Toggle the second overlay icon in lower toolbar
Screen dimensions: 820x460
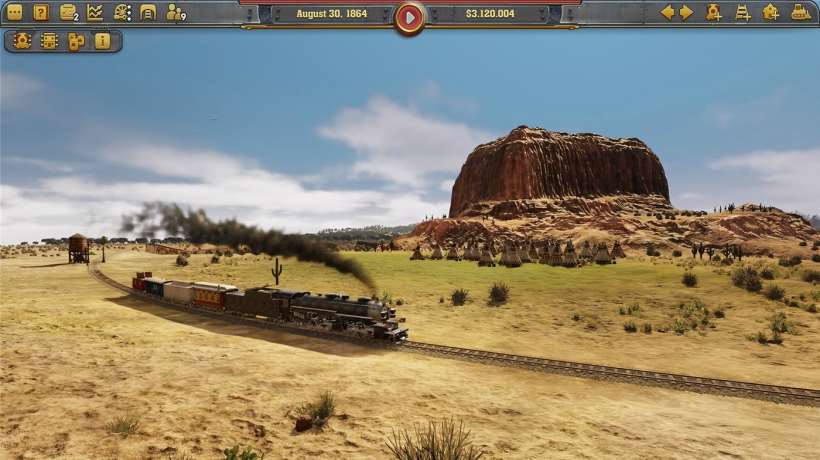coord(49,41)
